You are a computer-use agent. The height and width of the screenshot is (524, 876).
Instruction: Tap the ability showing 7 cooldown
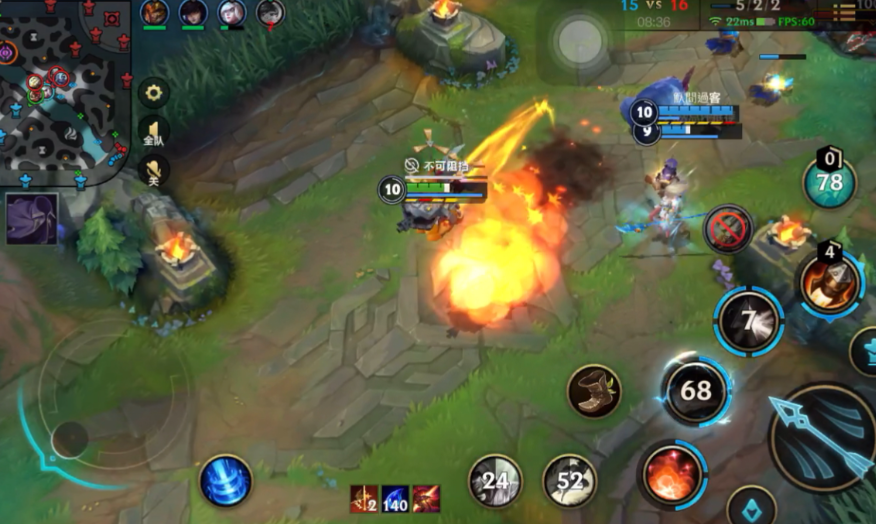(x=749, y=321)
